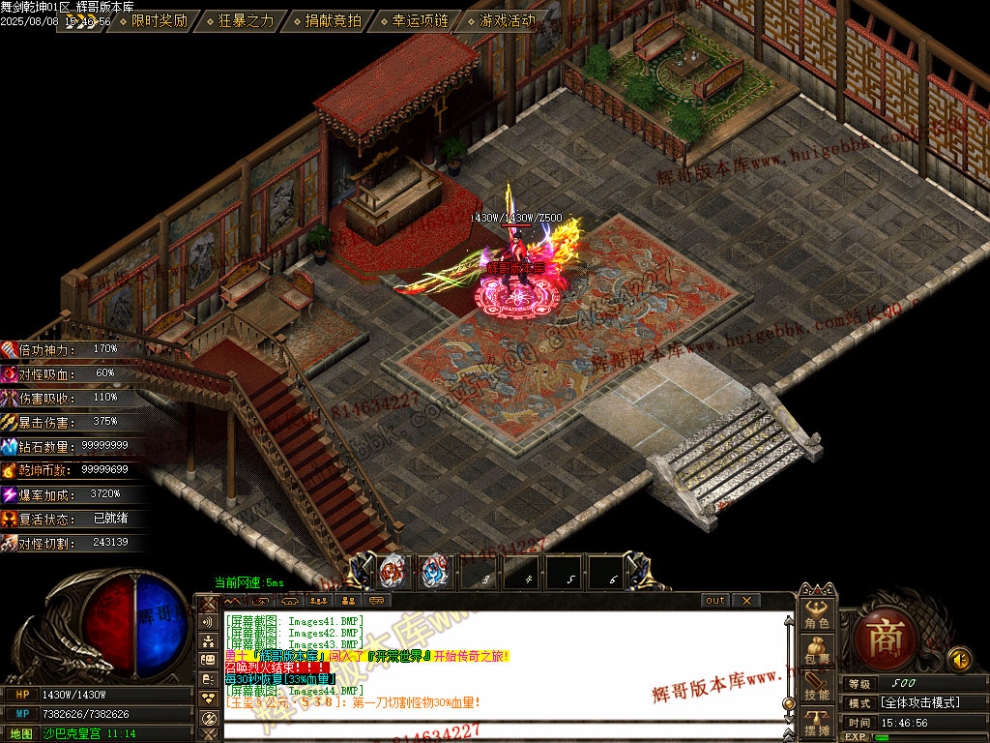Use the blue swirl item in hotbar
Viewport: 990px width, 743px height.
pos(434,572)
